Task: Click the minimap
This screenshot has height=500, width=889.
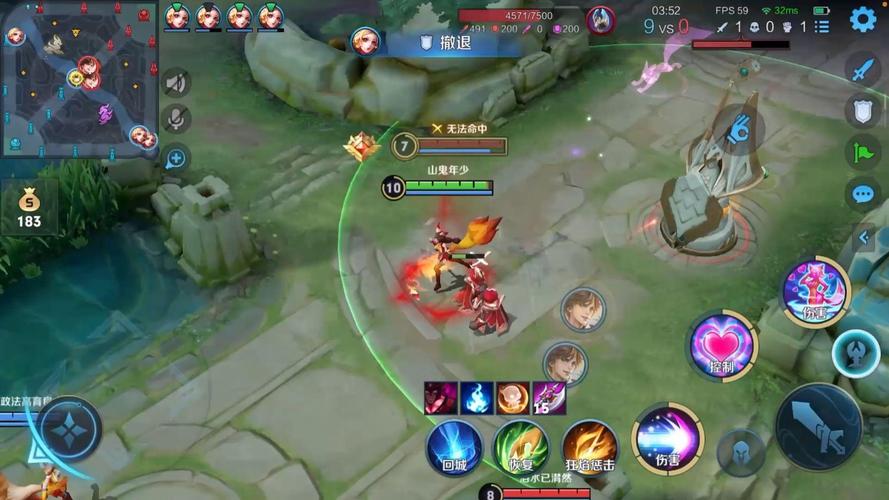Action: pyautogui.click(x=79, y=79)
